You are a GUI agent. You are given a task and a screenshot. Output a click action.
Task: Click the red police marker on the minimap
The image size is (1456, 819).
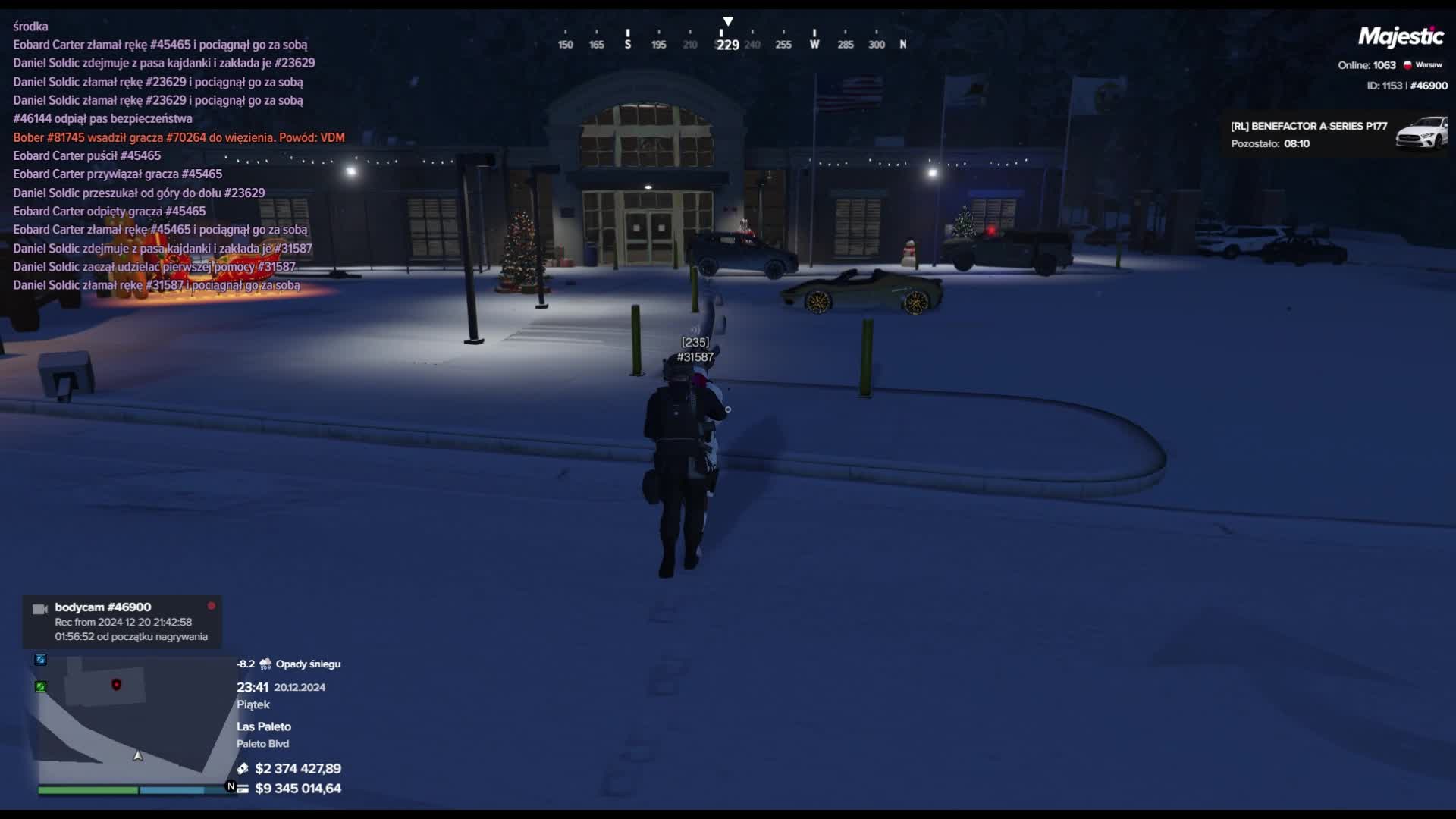(x=116, y=685)
